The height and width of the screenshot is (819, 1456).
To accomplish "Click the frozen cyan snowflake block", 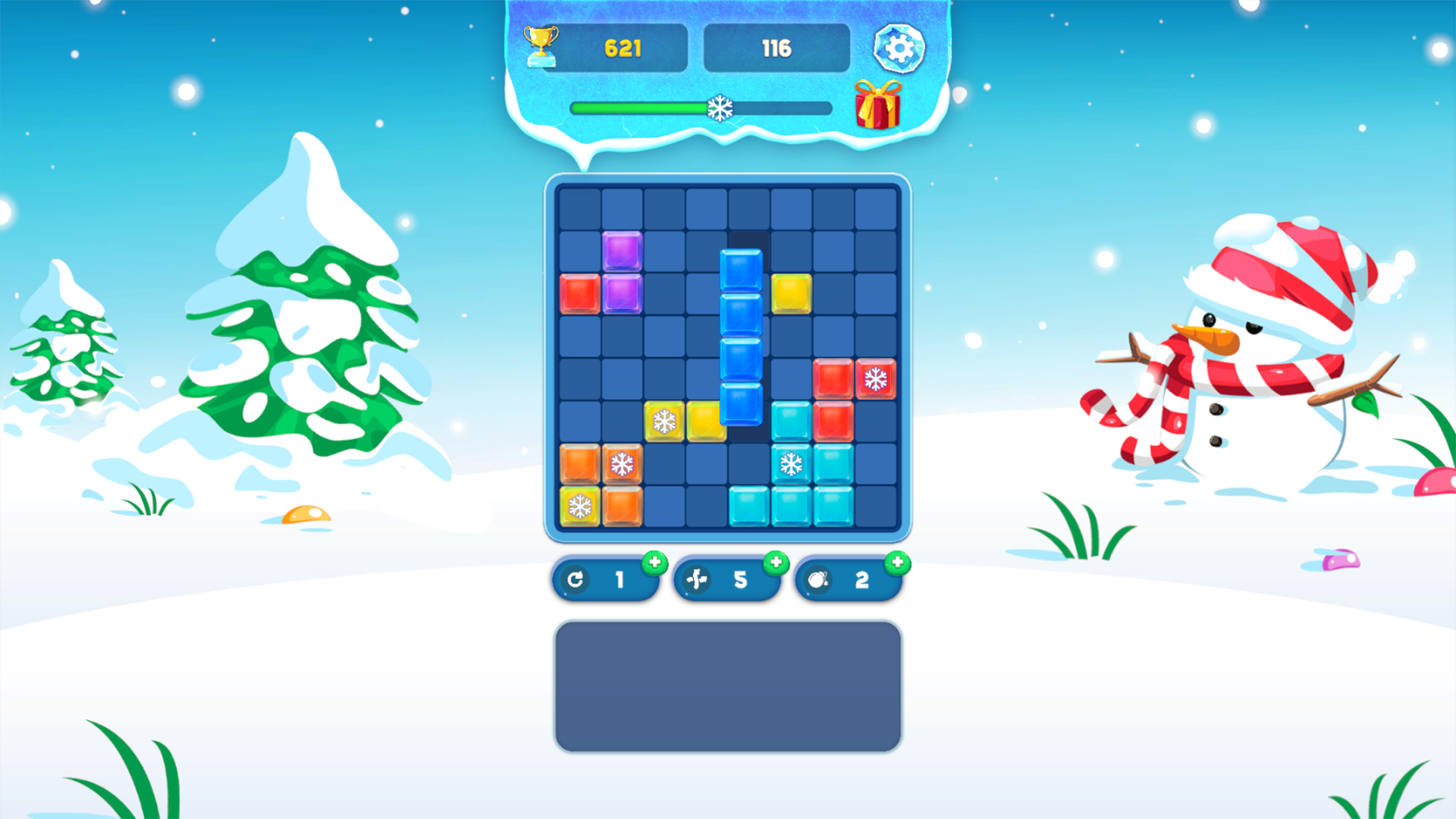I will 792,463.
